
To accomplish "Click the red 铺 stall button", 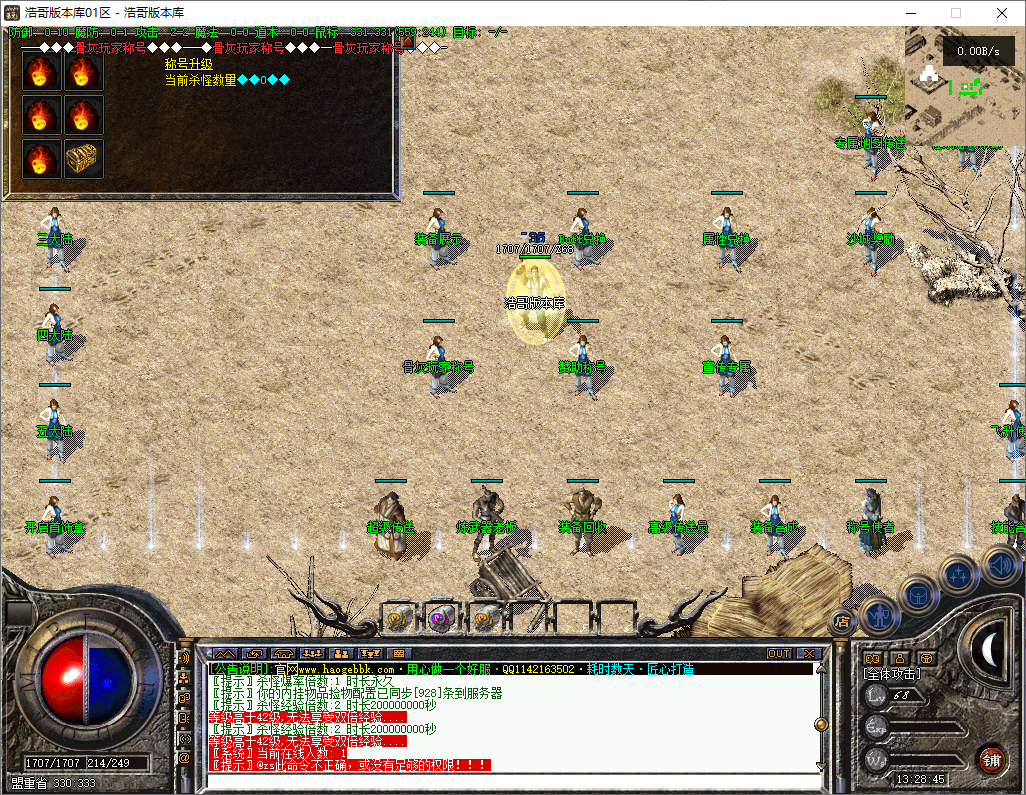I will pos(991,758).
